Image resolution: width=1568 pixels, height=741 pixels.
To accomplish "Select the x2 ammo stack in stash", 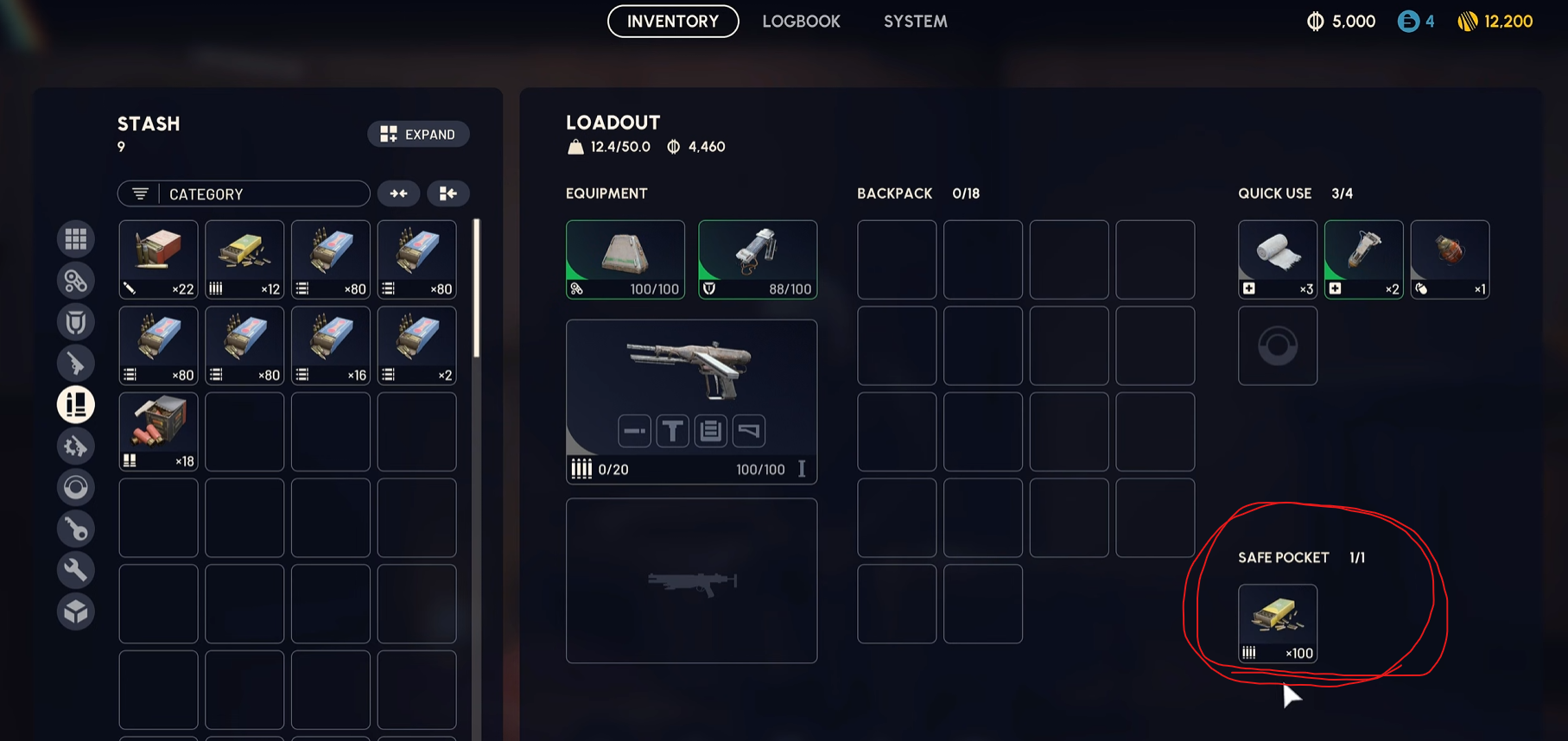I will (417, 345).
